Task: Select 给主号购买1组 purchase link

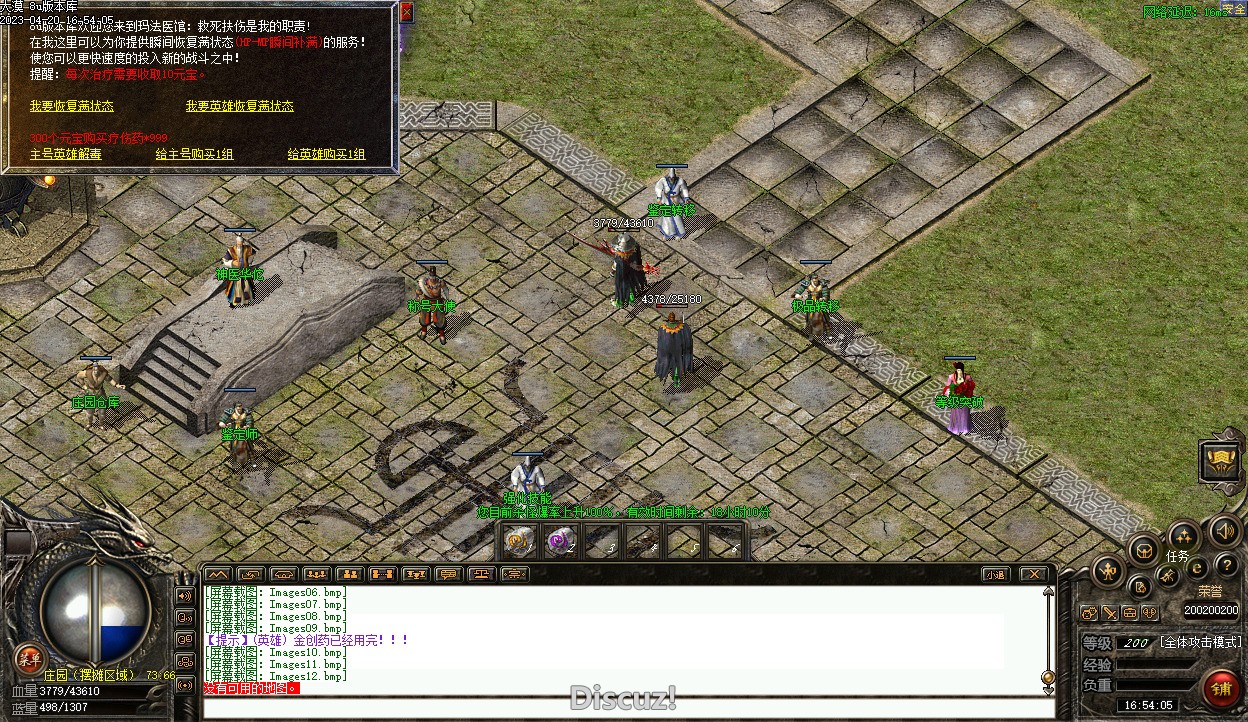Action: point(194,155)
